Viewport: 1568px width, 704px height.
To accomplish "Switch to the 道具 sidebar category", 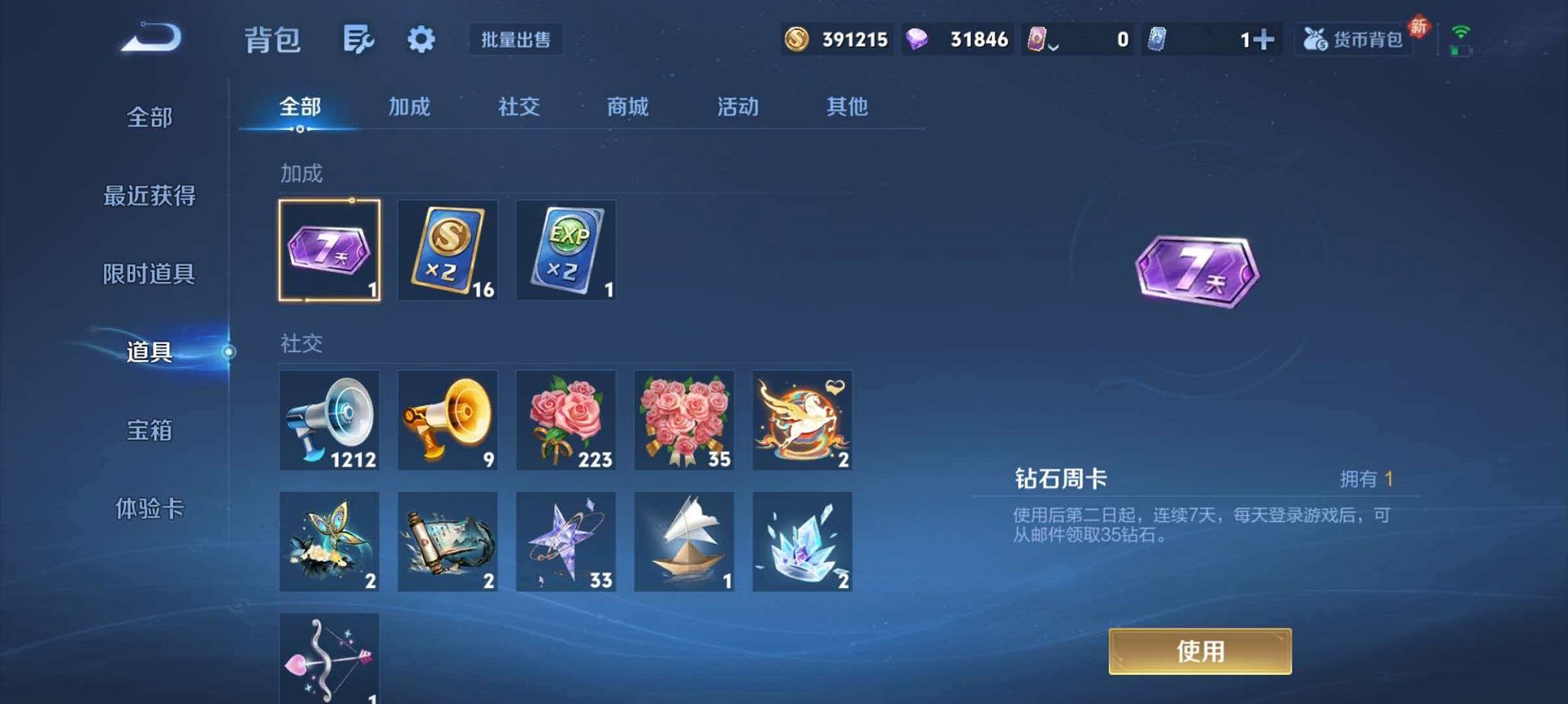I will pyautogui.click(x=150, y=354).
